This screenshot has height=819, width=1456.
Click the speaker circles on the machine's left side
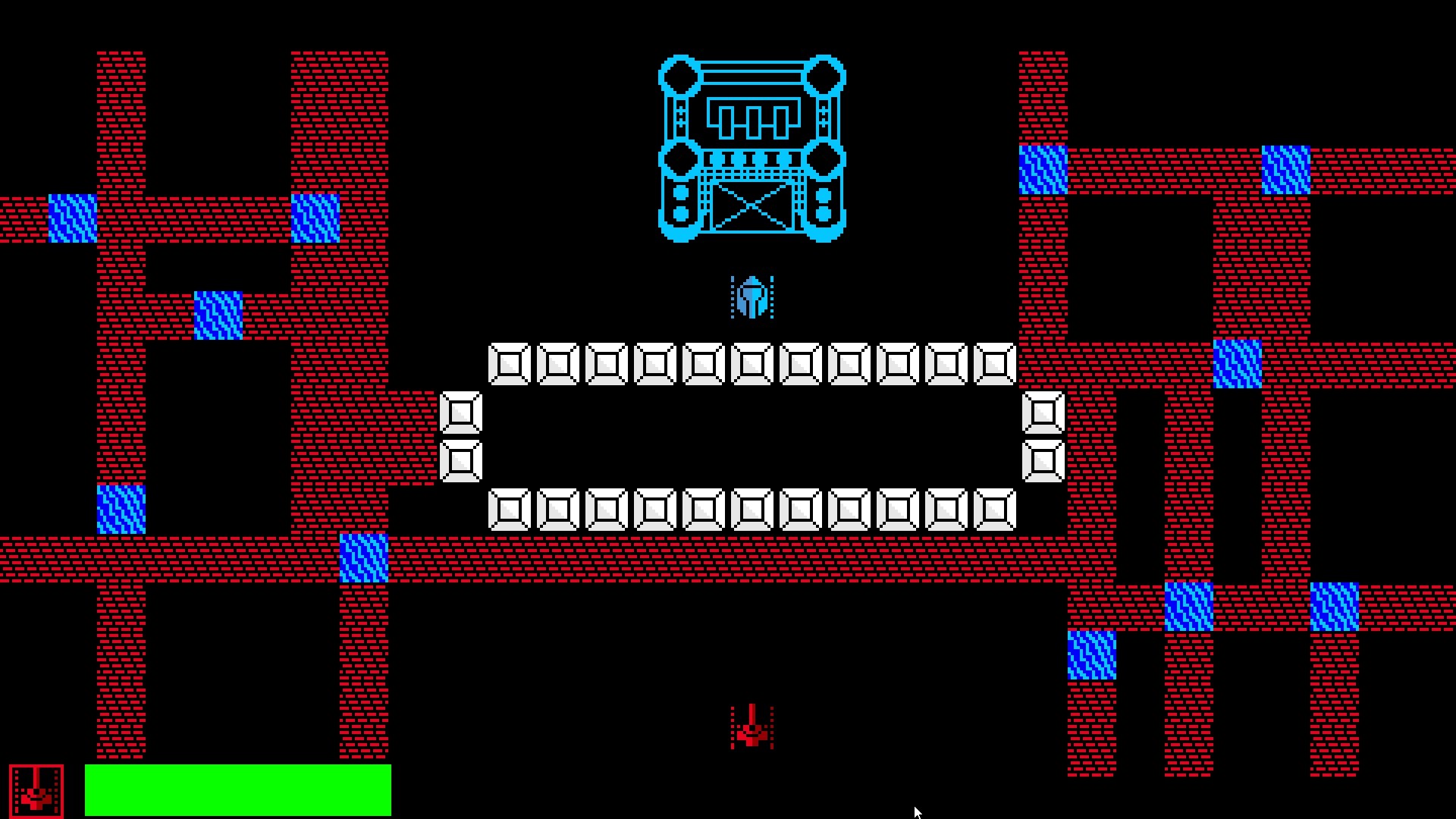point(680,201)
